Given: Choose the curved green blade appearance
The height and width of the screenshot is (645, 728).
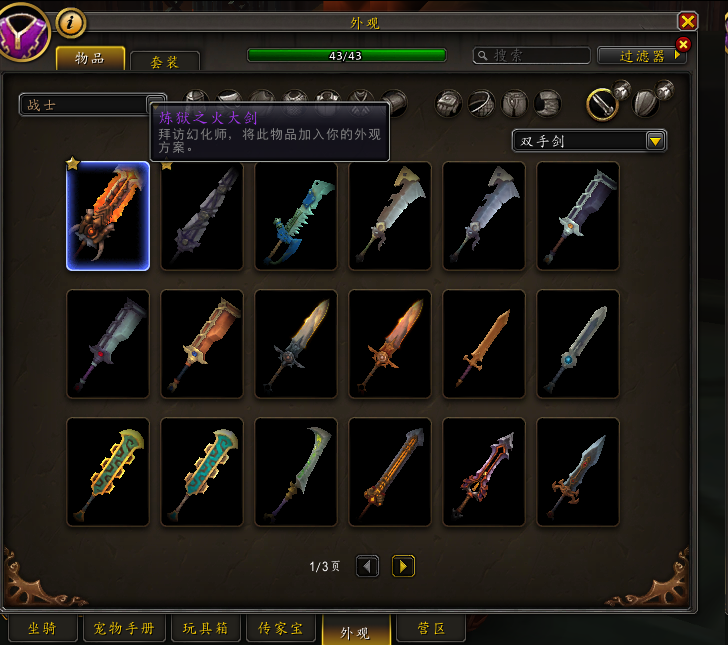Looking at the screenshot, I should click(296, 472).
